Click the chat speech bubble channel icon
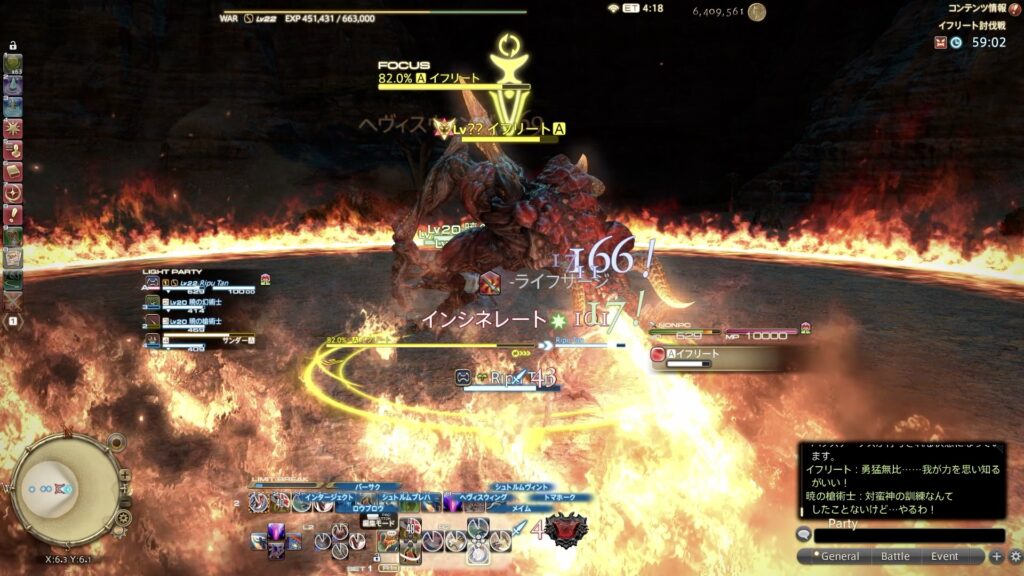This screenshot has width=1024, height=576. pos(803,534)
